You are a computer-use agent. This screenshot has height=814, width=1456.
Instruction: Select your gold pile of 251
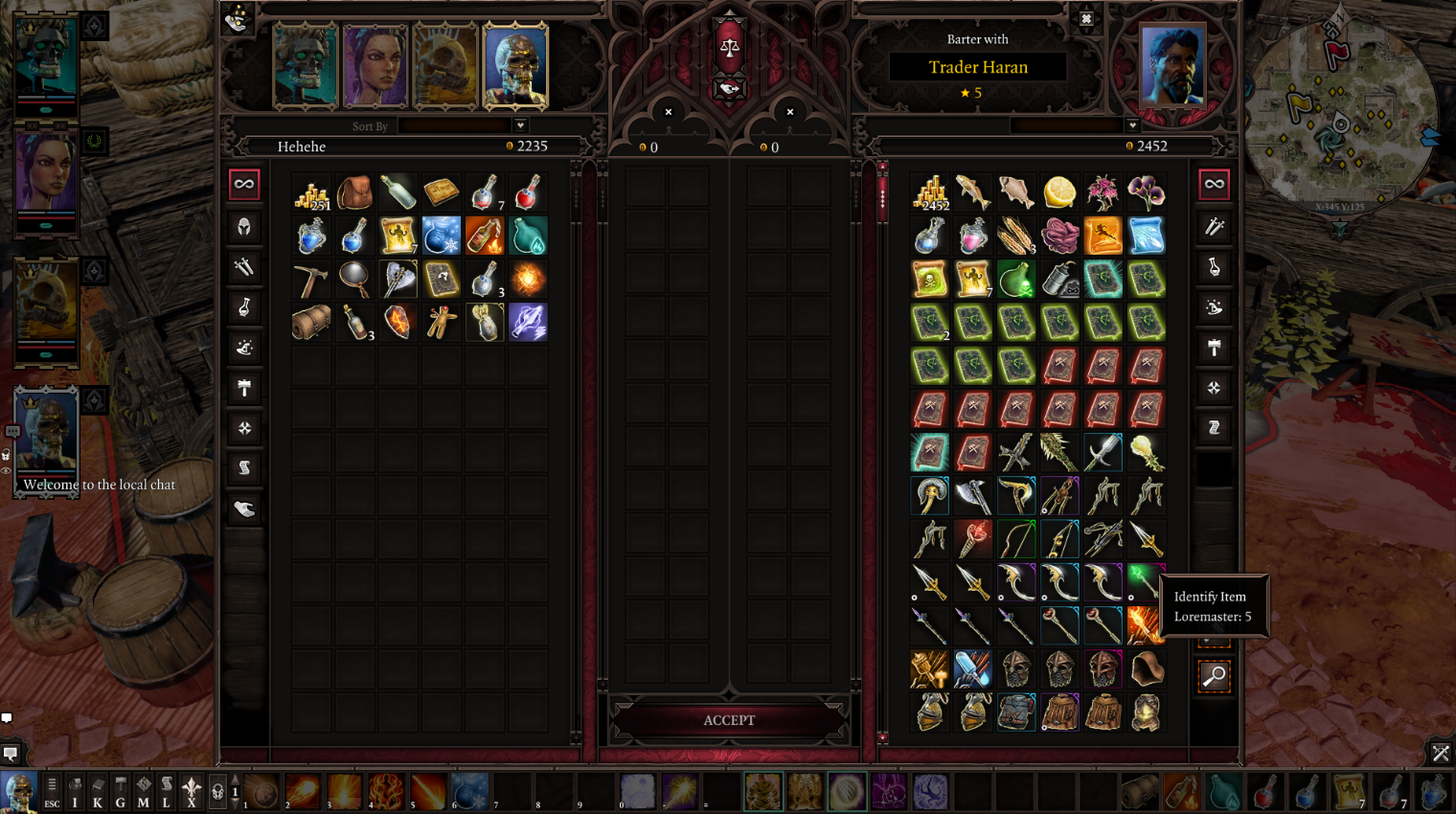[311, 192]
